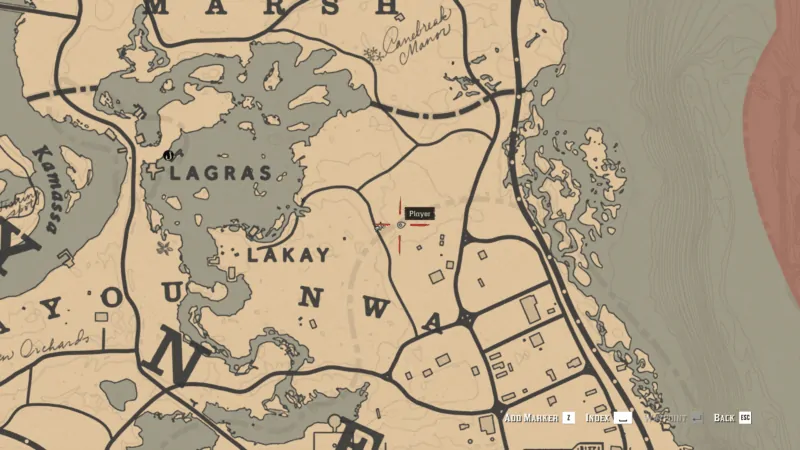Select the plant marker beside Canebreak Manor
This screenshot has height=450, width=800.
(374, 53)
